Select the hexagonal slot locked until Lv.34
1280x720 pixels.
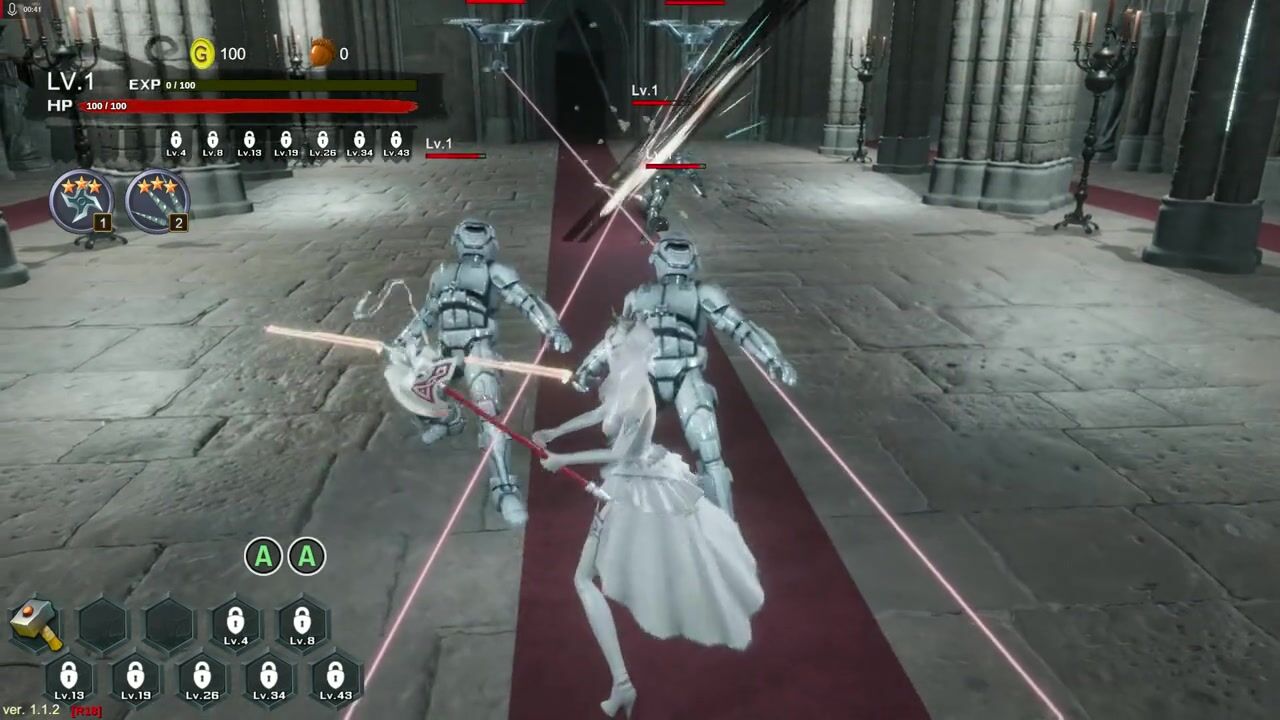click(x=269, y=679)
